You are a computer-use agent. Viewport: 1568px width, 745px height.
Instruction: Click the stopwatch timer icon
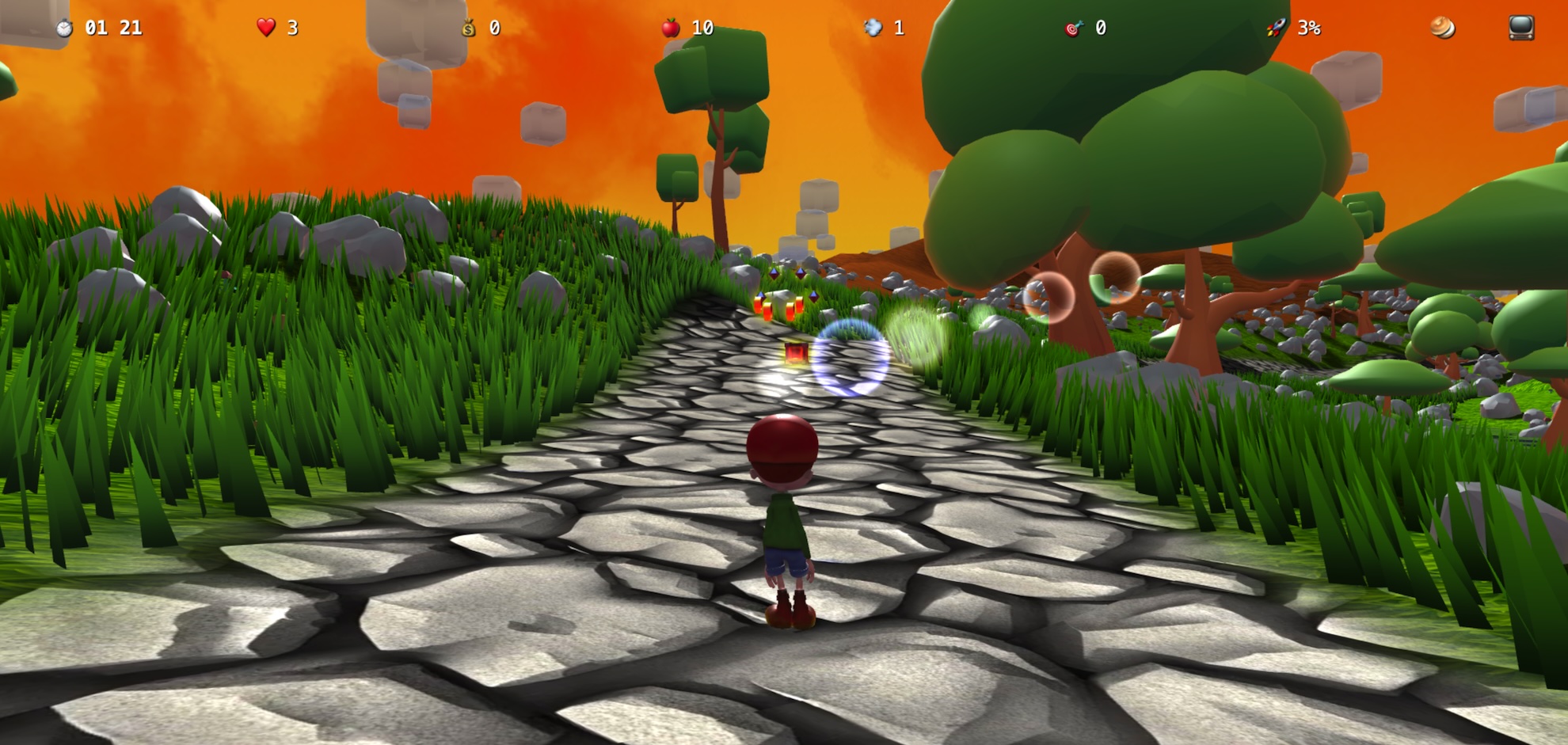tap(65, 28)
